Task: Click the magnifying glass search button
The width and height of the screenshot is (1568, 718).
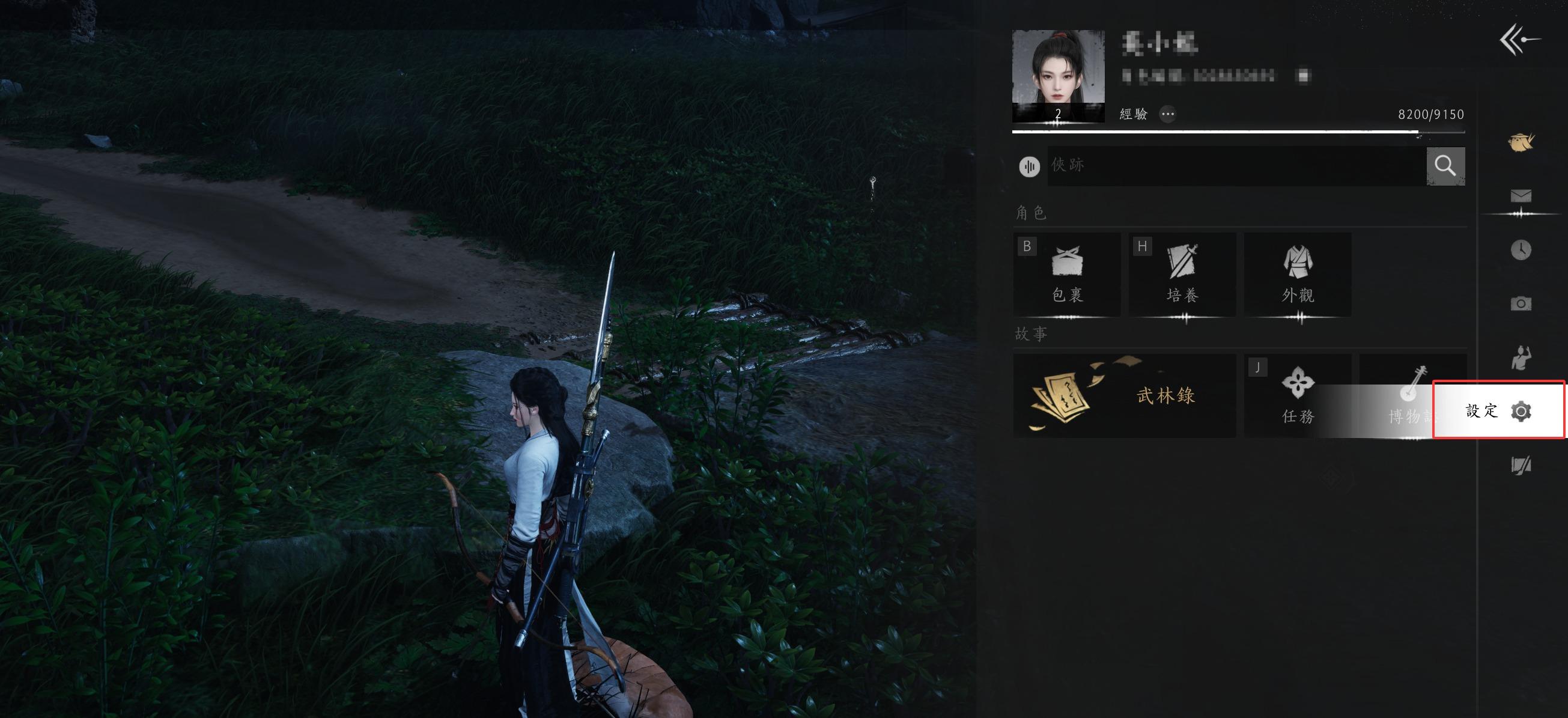Action: (x=1445, y=165)
